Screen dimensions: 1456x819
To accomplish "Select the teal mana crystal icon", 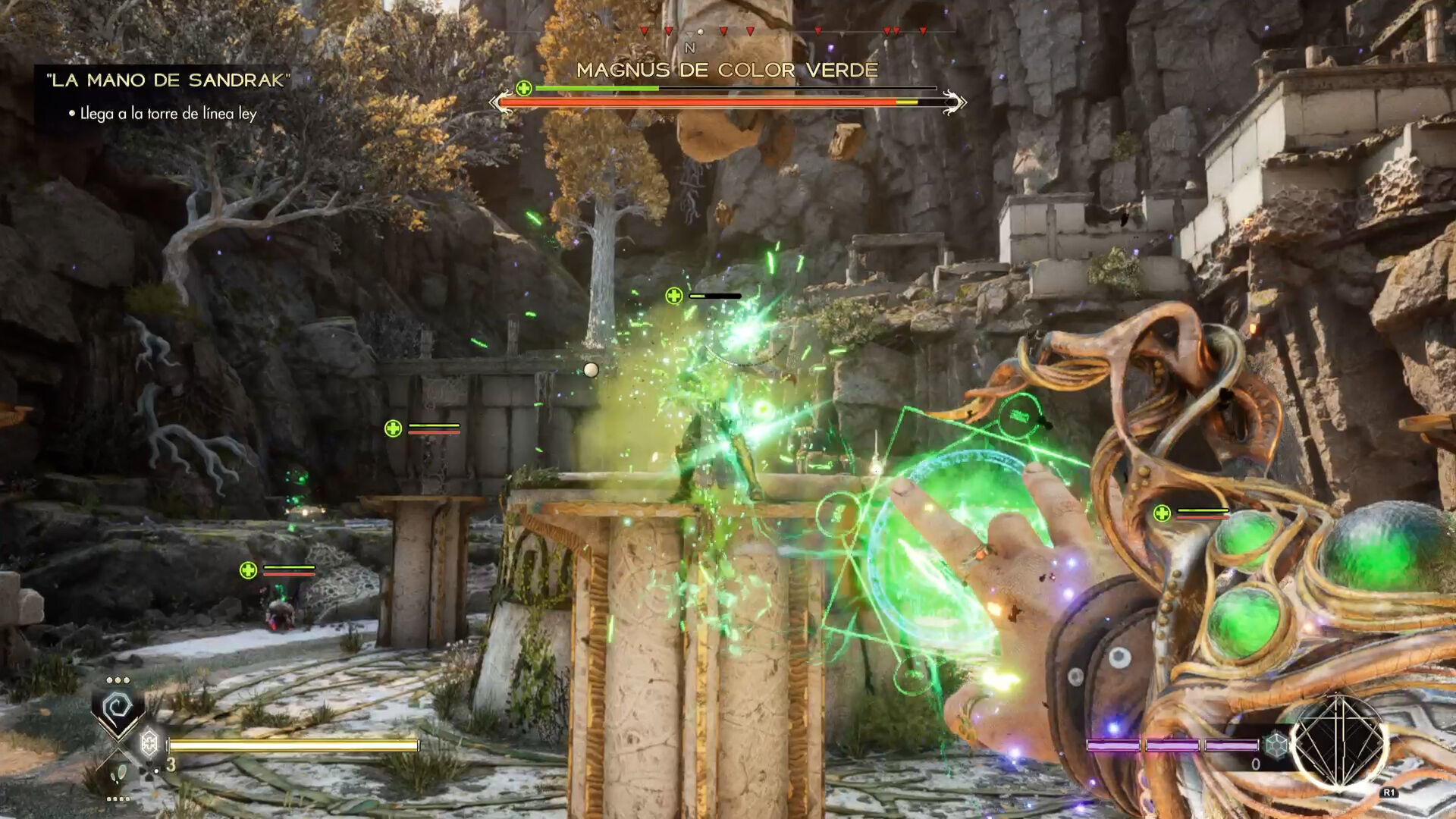I will tap(1276, 744).
